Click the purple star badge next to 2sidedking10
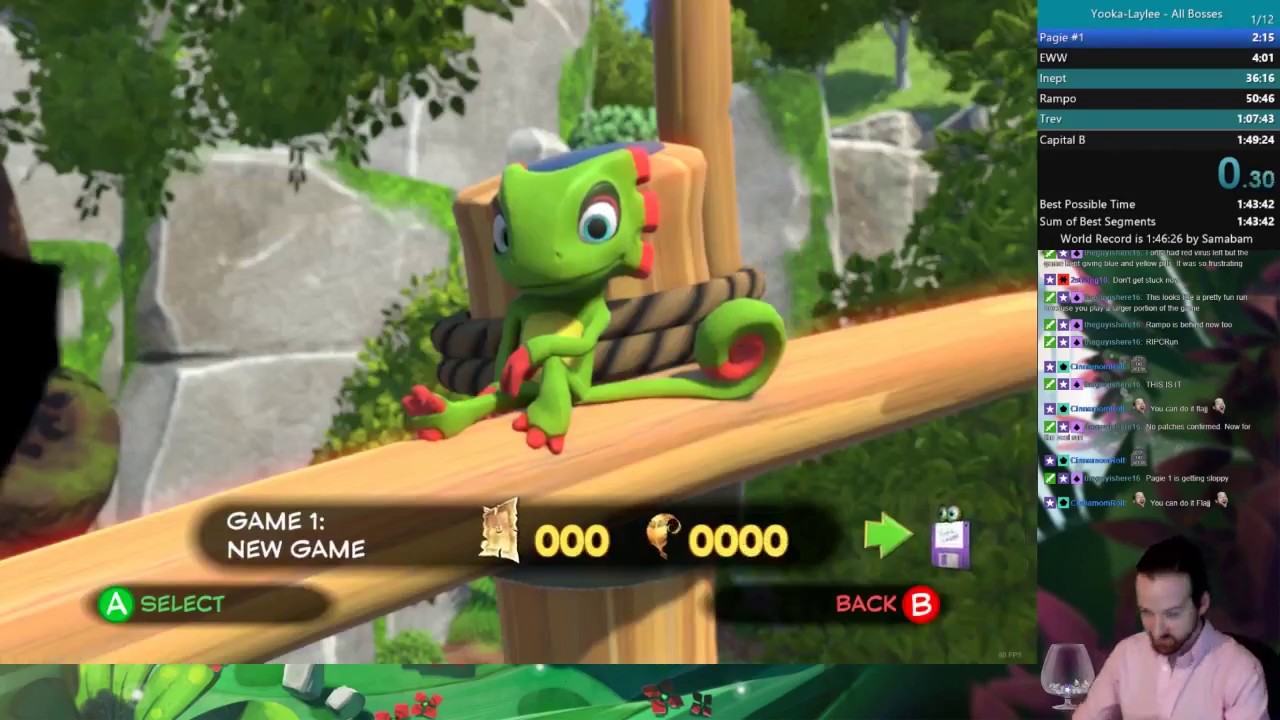 [1050, 280]
